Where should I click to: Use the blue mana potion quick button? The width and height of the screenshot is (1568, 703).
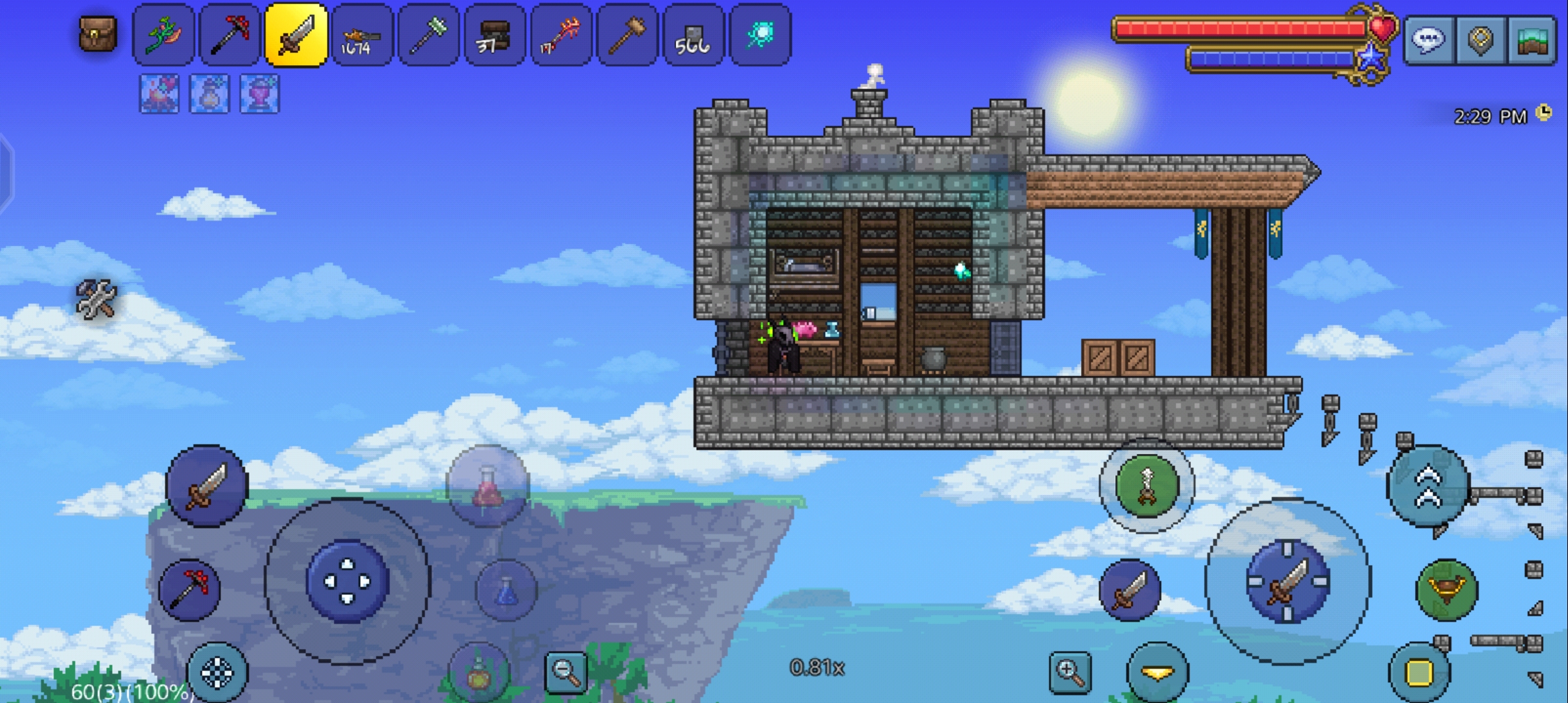coord(507,590)
